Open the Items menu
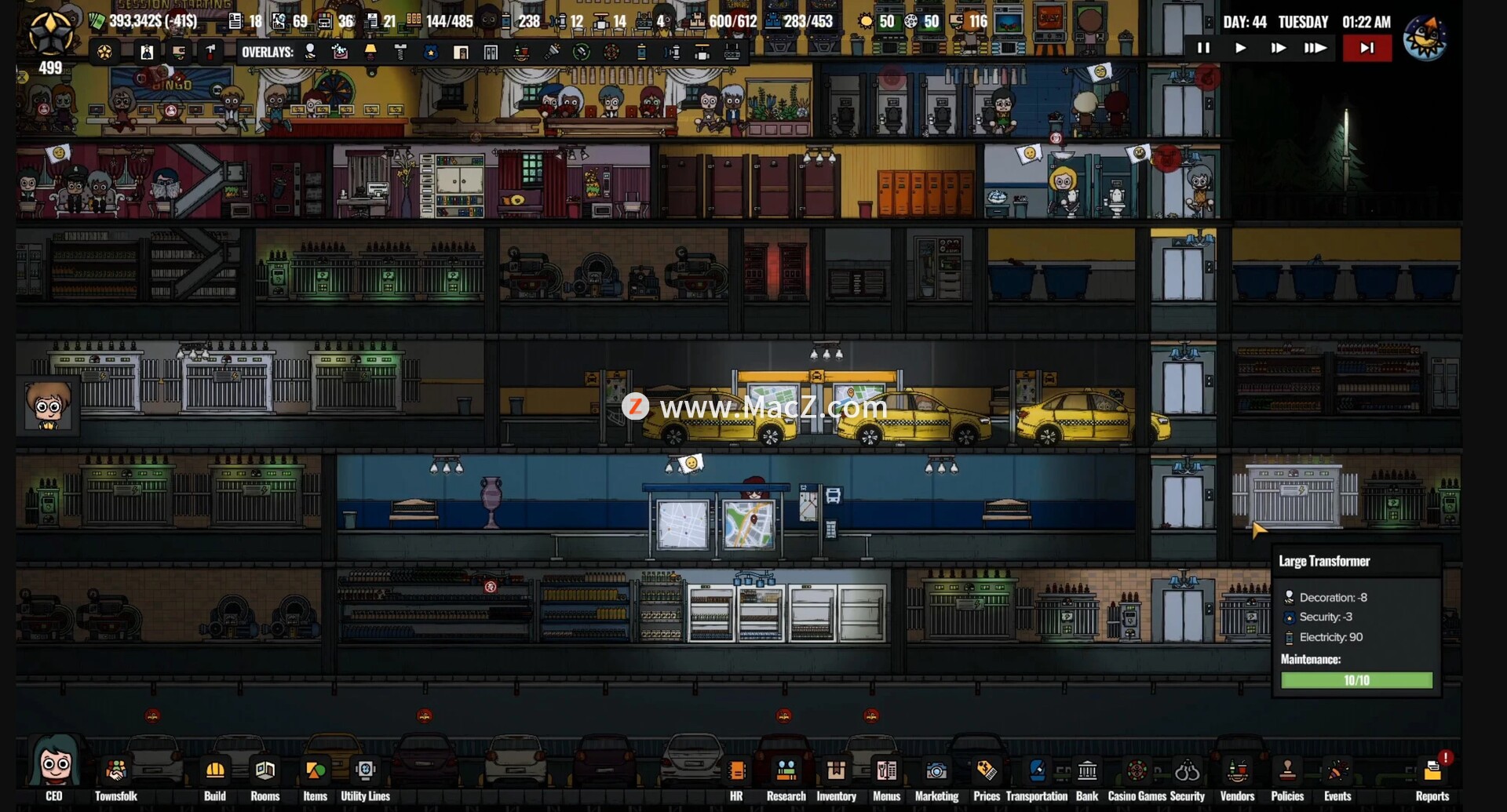Image resolution: width=1507 pixels, height=812 pixels. (315, 772)
